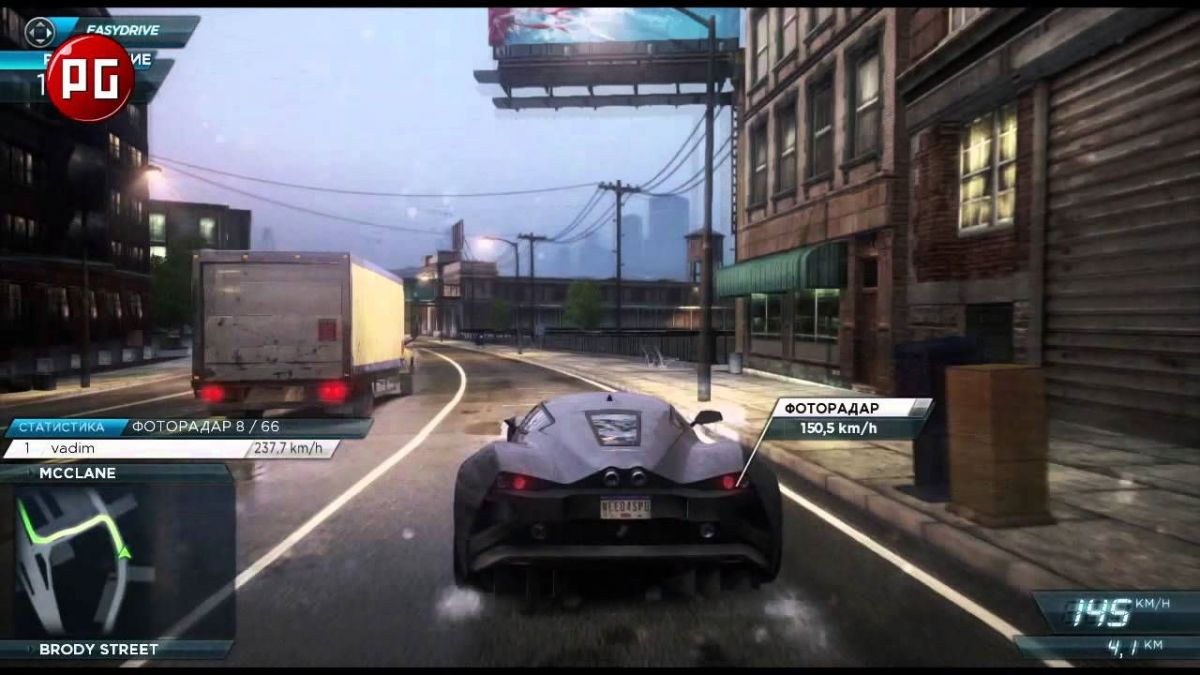Click the Фоторадар 150,5 km/h callout
Screen dimensions: 1200x675
(850, 418)
